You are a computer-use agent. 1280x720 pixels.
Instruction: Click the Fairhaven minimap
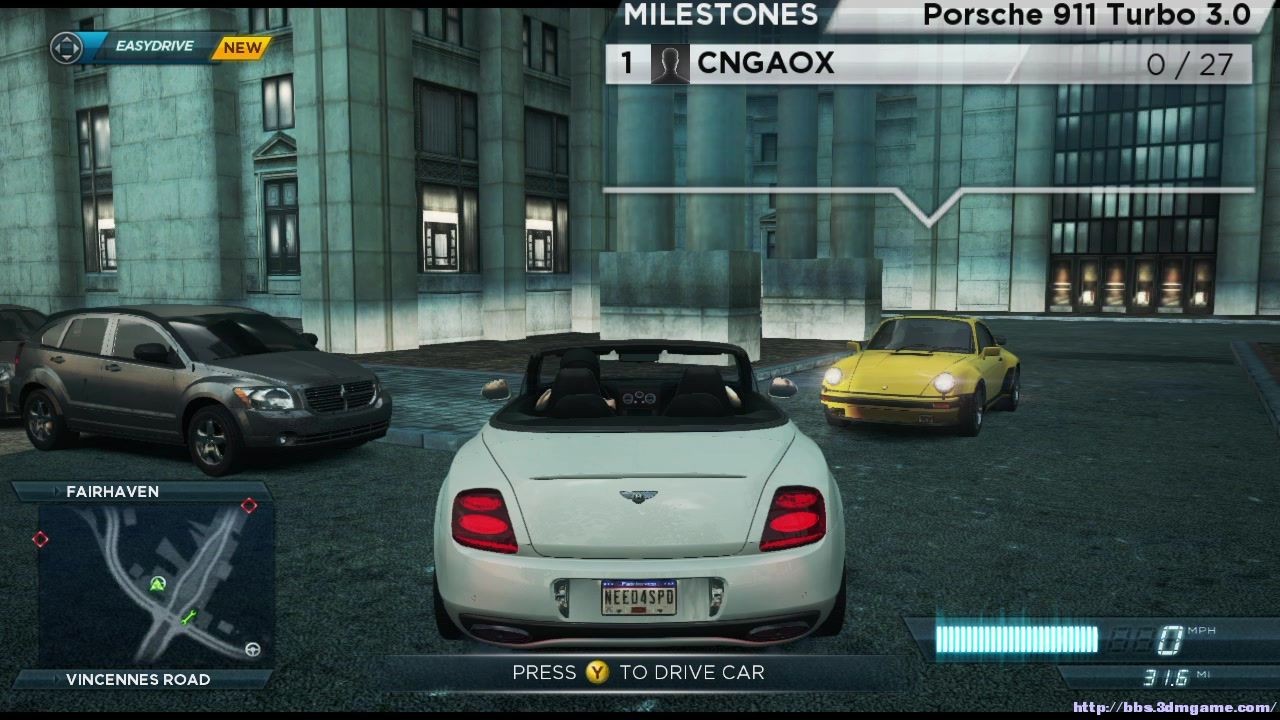click(155, 585)
